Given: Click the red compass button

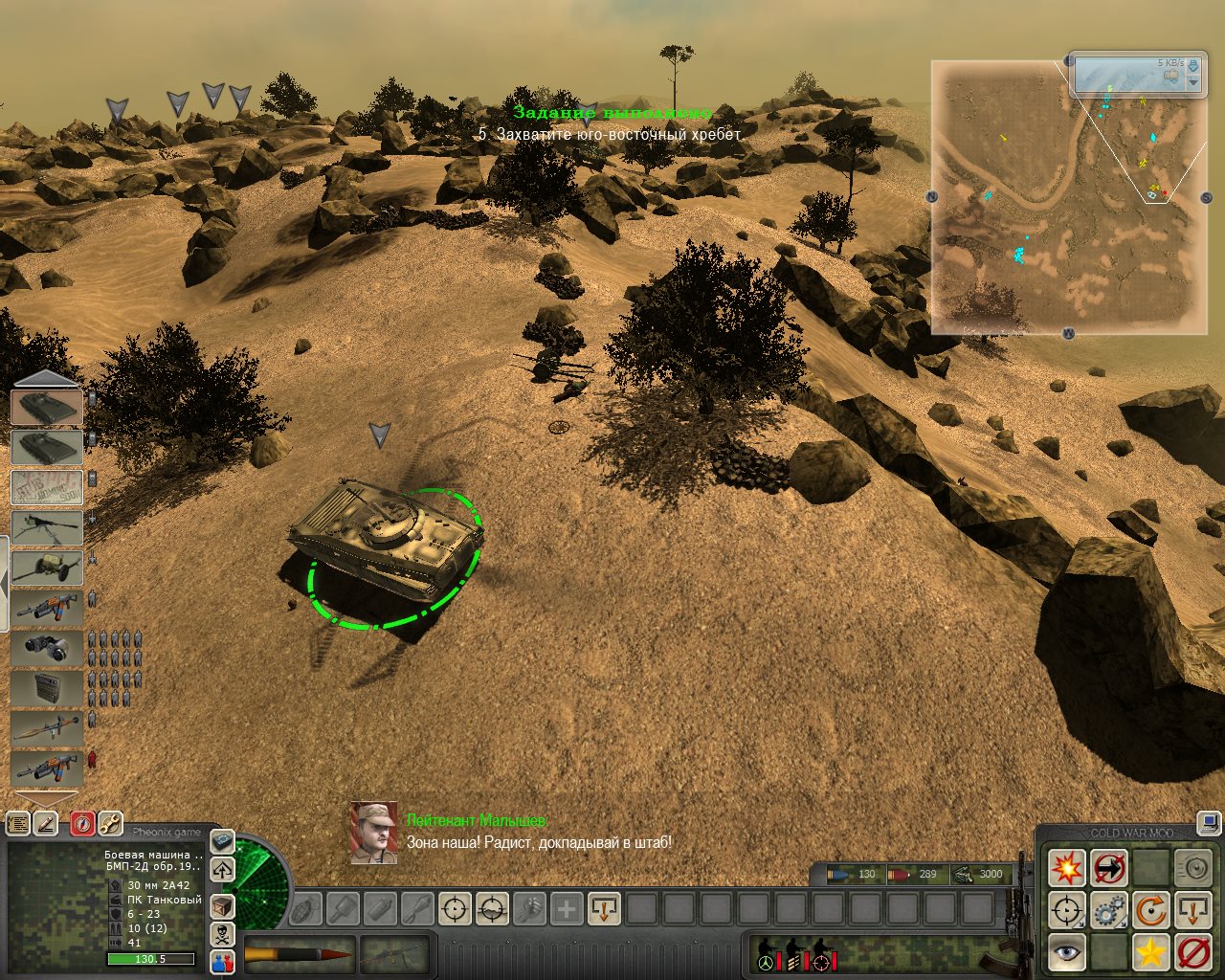Looking at the screenshot, I should coord(83,823).
